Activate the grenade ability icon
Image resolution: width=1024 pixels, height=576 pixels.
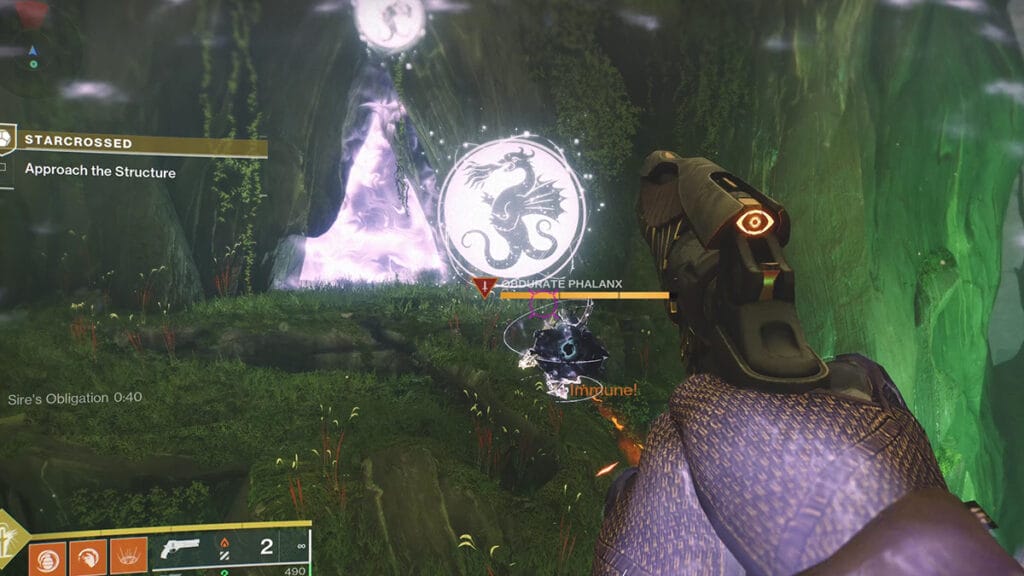[x=47, y=557]
